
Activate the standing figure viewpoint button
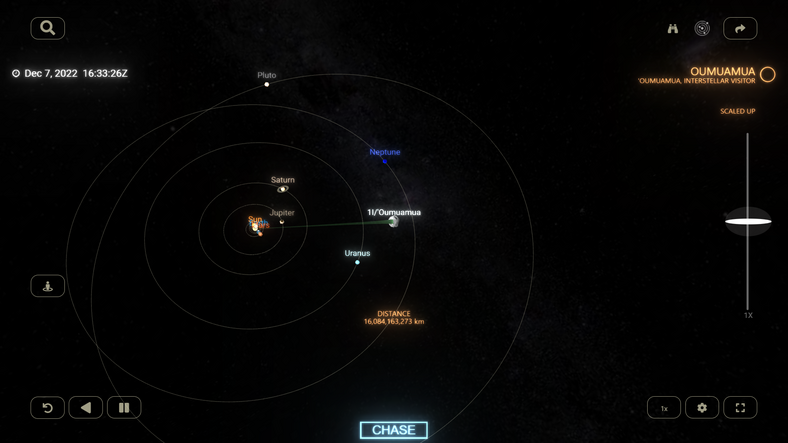click(47, 286)
